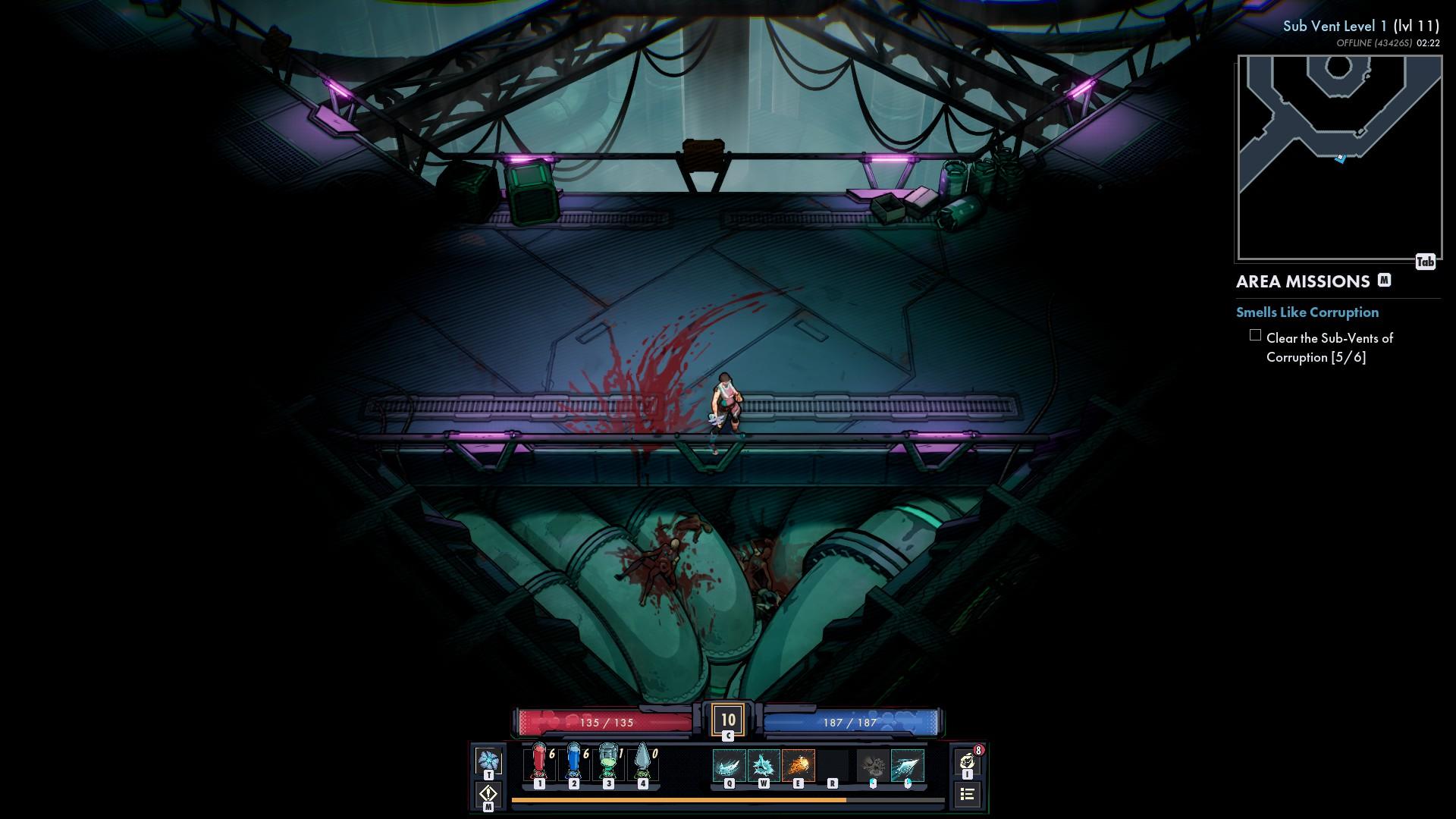The width and height of the screenshot is (1456, 819).
Task: Click the flower skill icon above the T key
Action: point(489,758)
